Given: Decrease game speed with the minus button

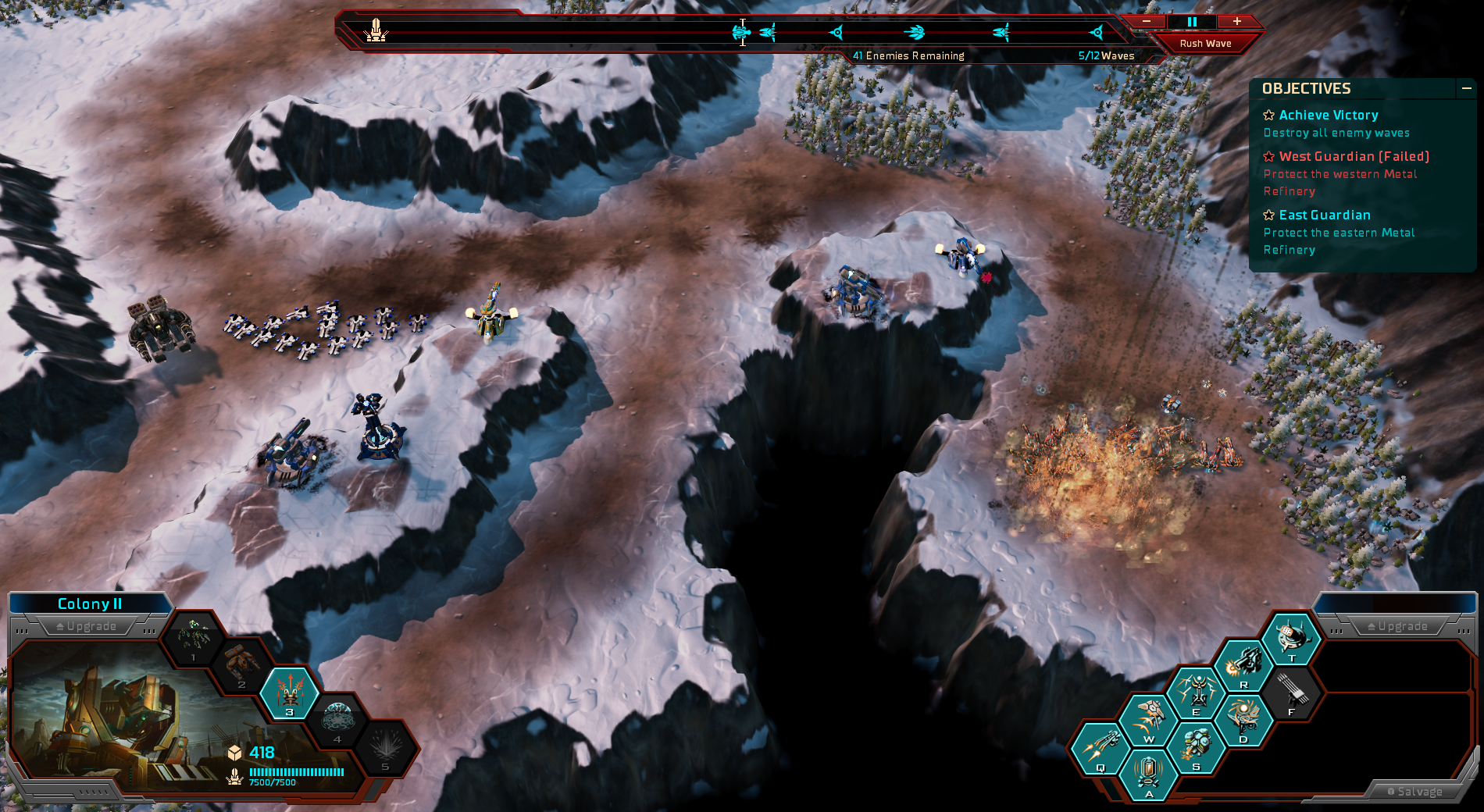Looking at the screenshot, I should coord(1147,22).
